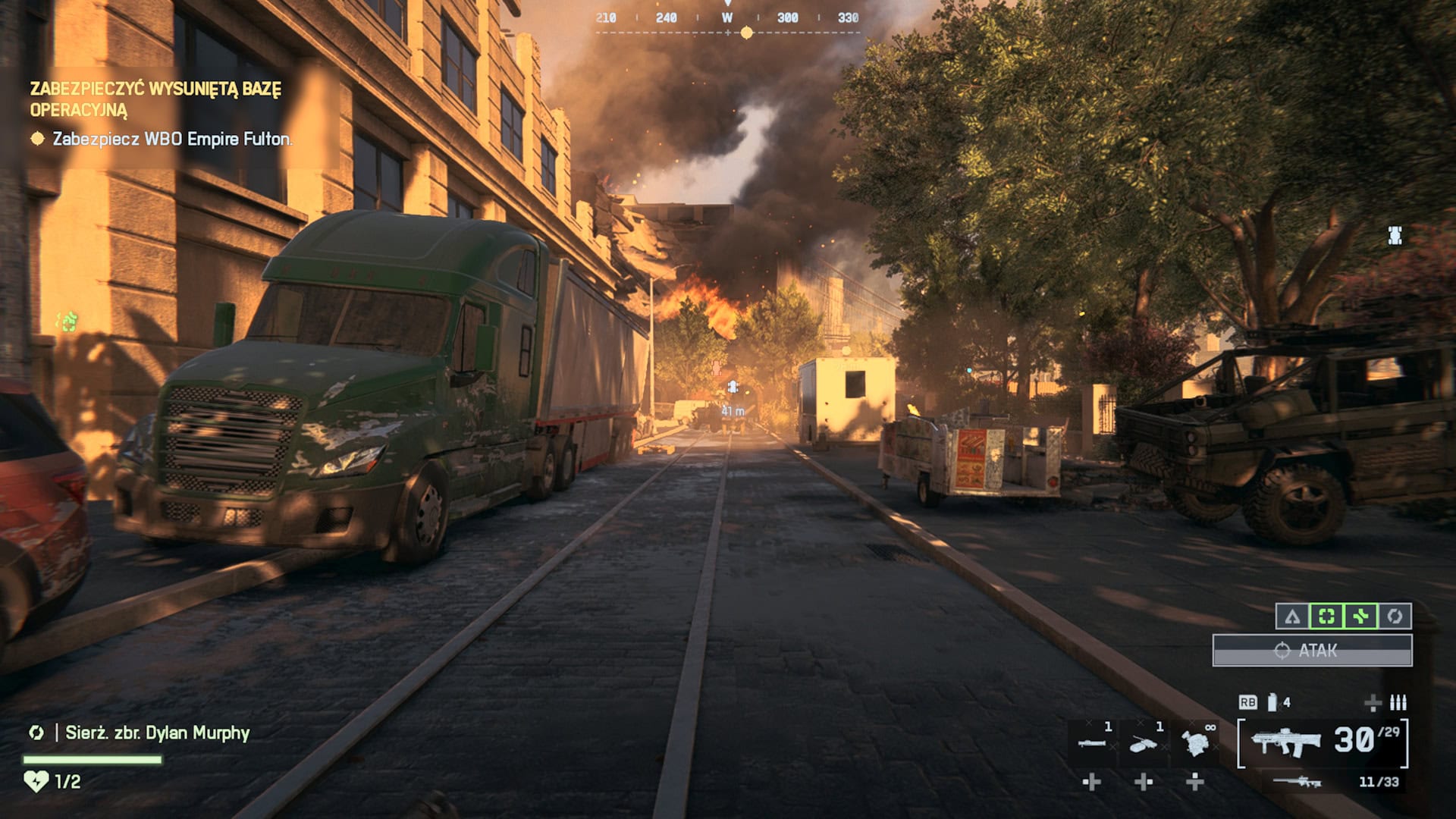Select the green move command arrows icon
The width and height of the screenshot is (1456, 819).
[x=1360, y=617]
